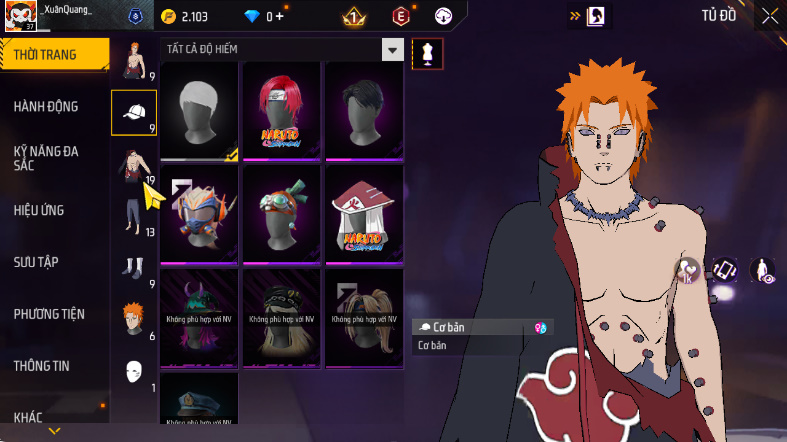Choose the red-haired Naruto headband item
787x442 pixels.
pos(281,110)
